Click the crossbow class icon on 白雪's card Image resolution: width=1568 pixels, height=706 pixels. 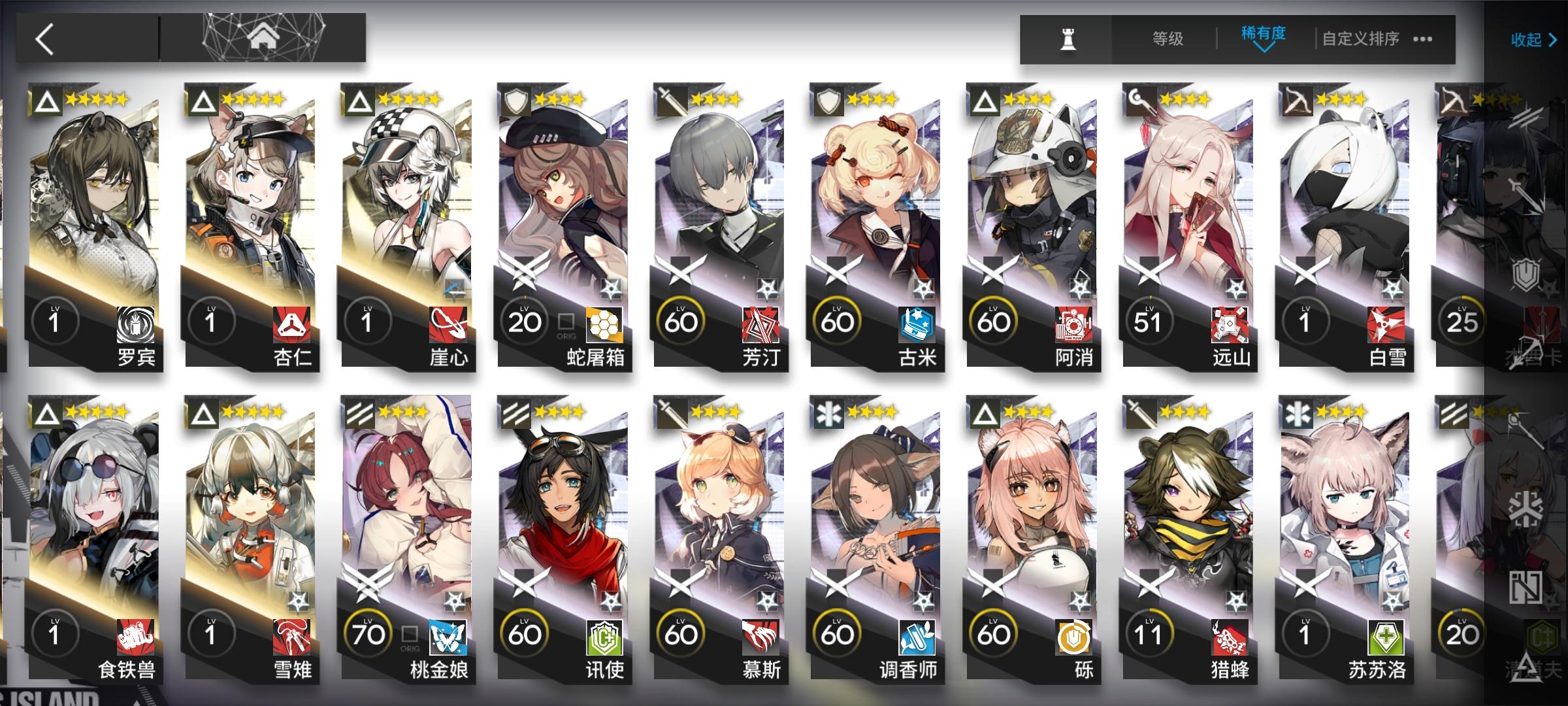(1298, 102)
